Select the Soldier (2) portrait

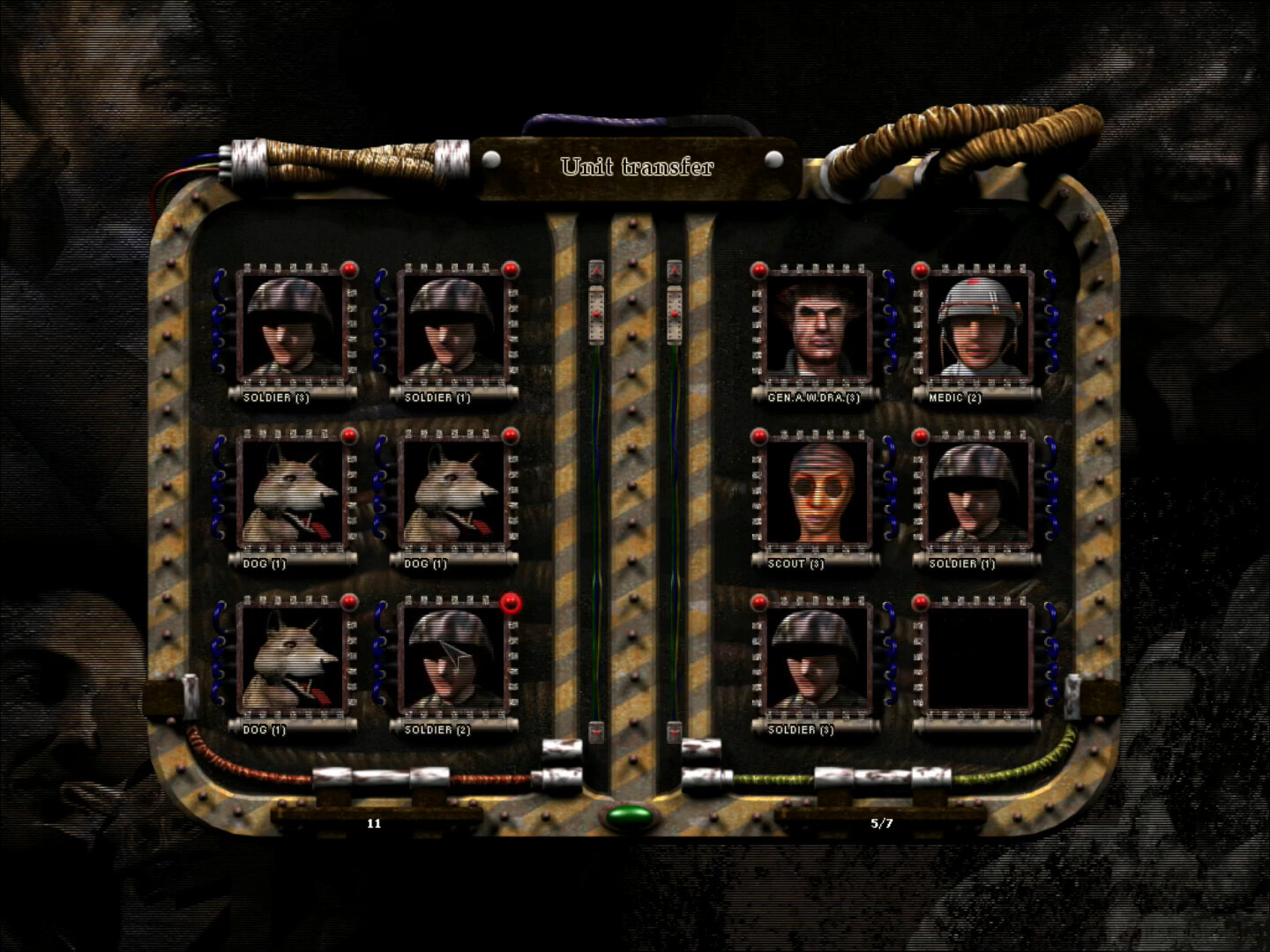[x=451, y=658]
